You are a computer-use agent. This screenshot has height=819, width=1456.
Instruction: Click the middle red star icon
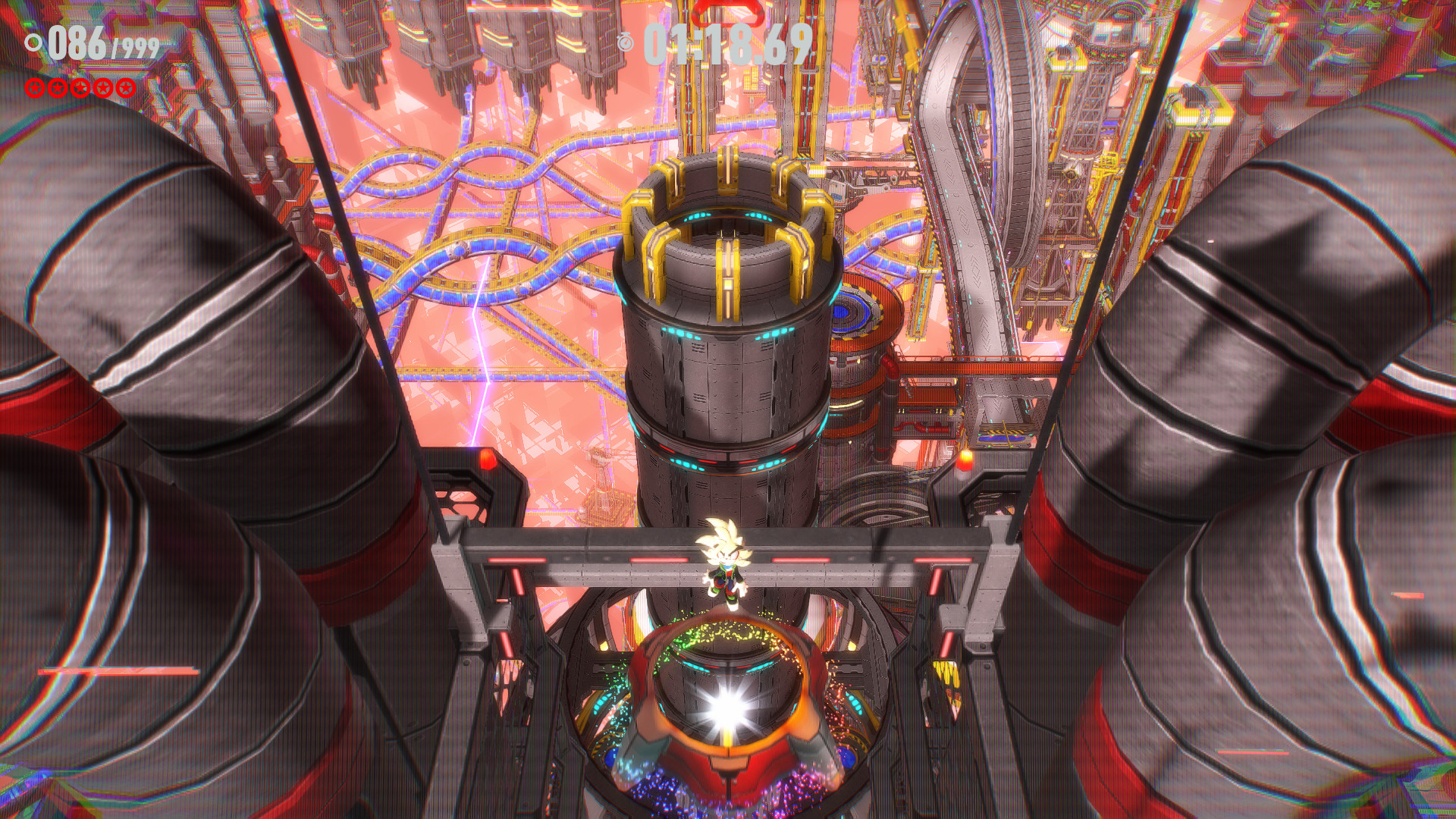pos(80,89)
